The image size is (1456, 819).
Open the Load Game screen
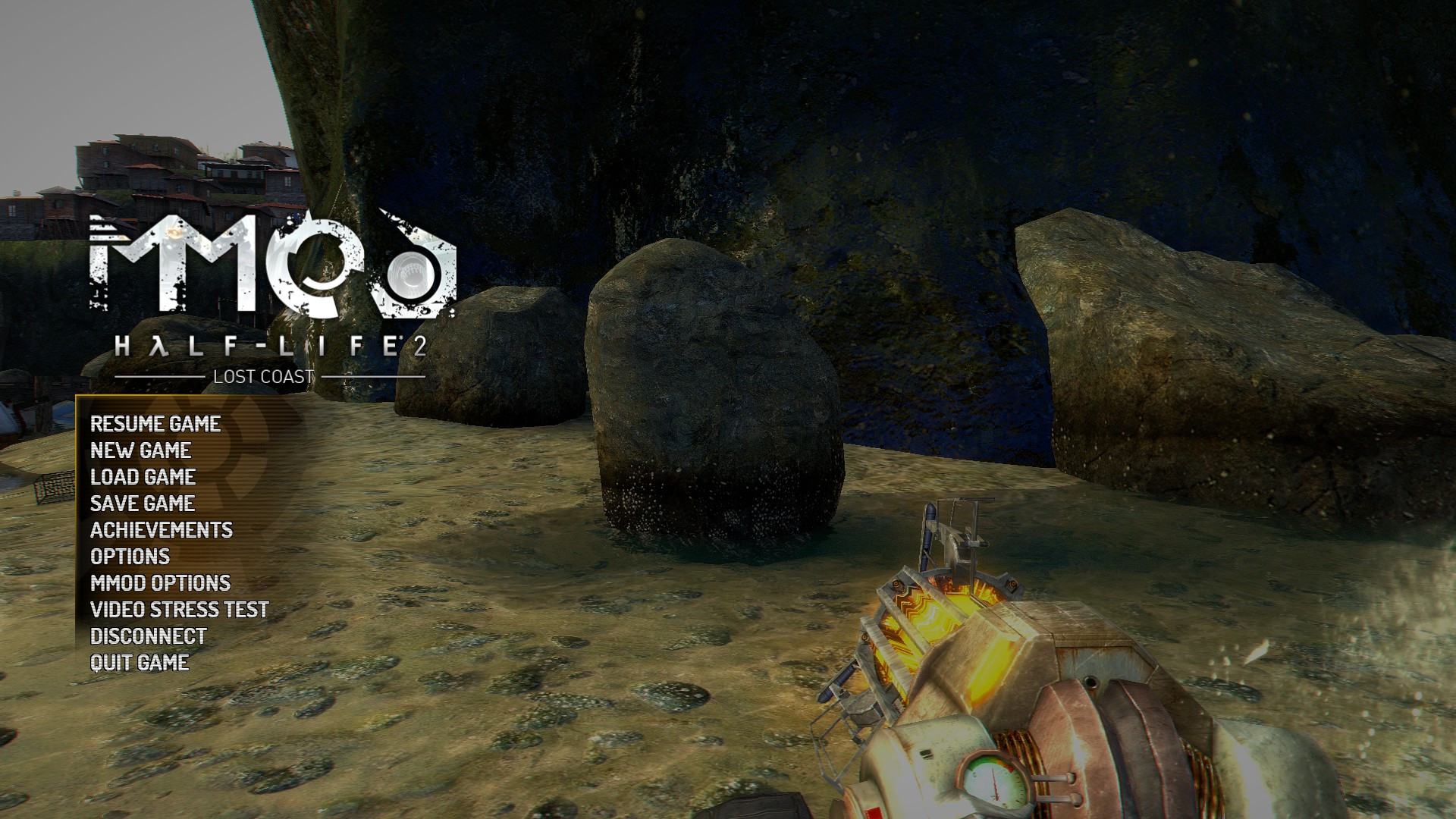pyautogui.click(x=142, y=479)
